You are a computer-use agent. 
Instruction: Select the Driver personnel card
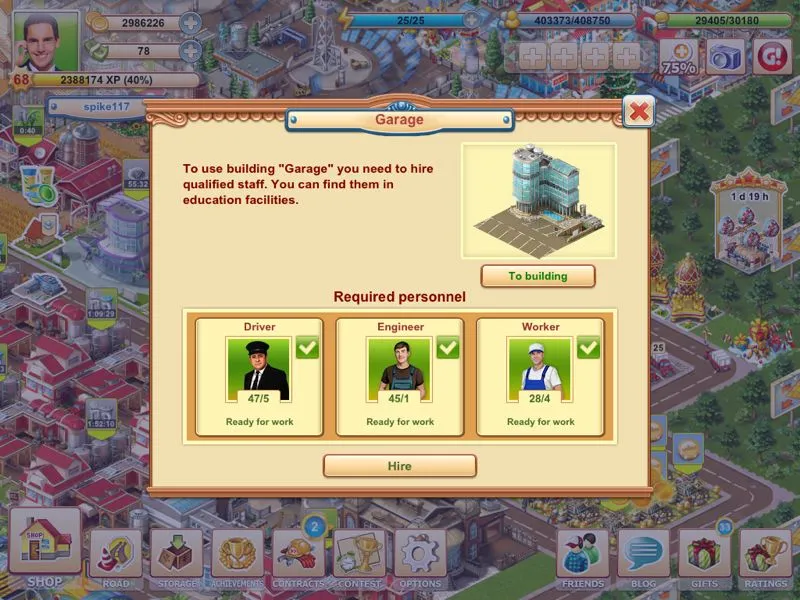click(x=259, y=377)
